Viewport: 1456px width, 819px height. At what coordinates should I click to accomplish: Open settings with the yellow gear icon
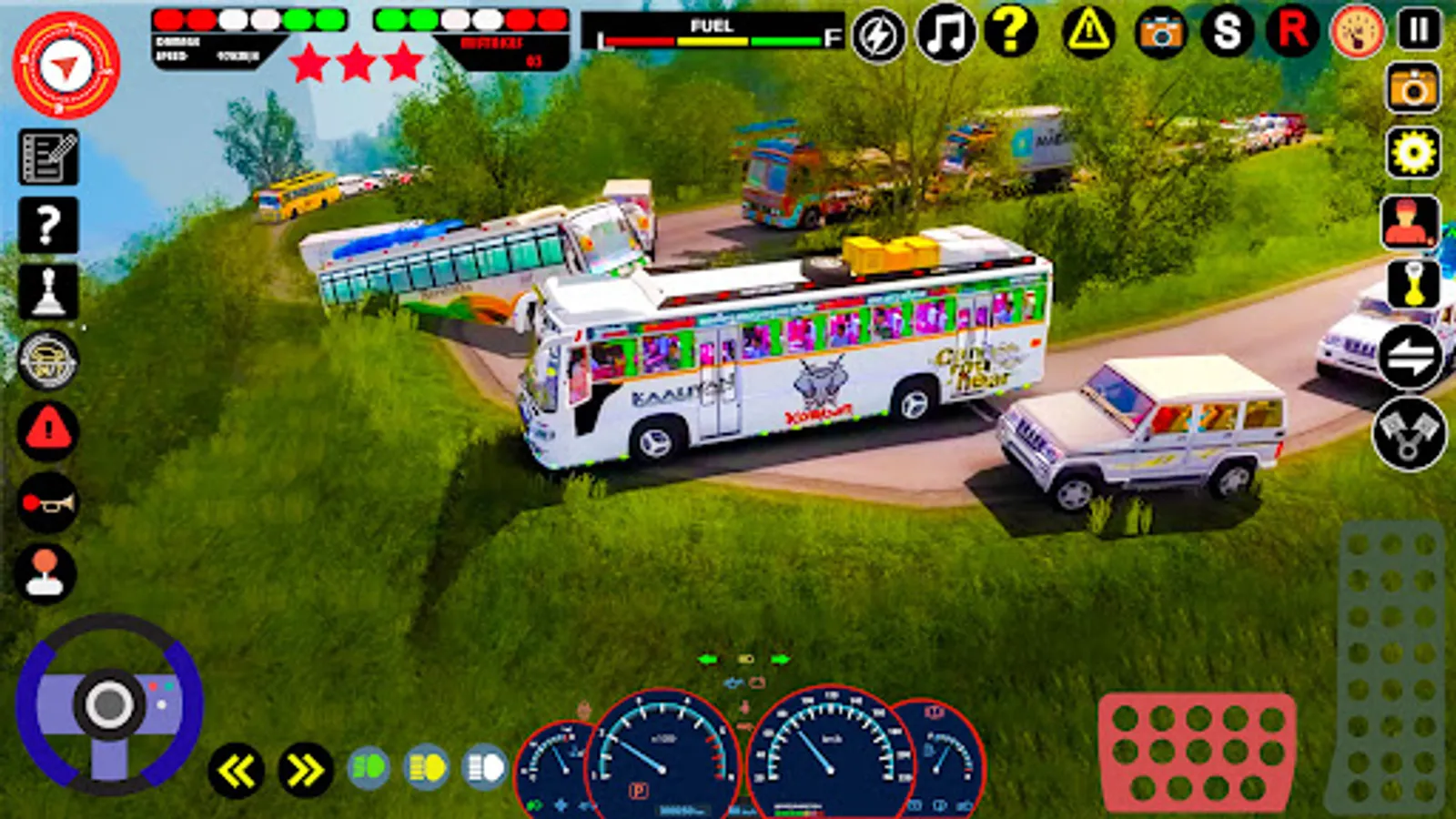(x=1412, y=152)
